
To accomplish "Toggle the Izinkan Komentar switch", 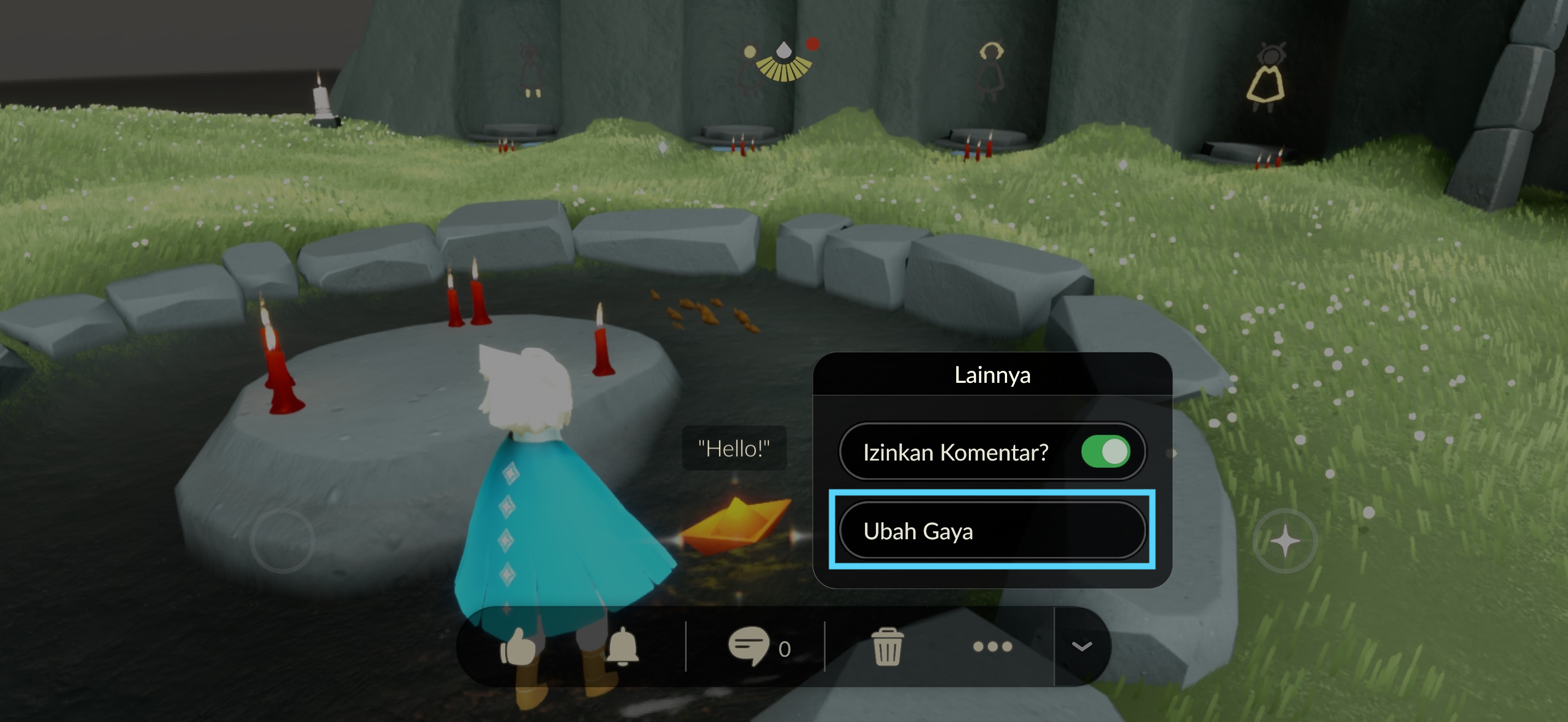I will [1105, 452].
